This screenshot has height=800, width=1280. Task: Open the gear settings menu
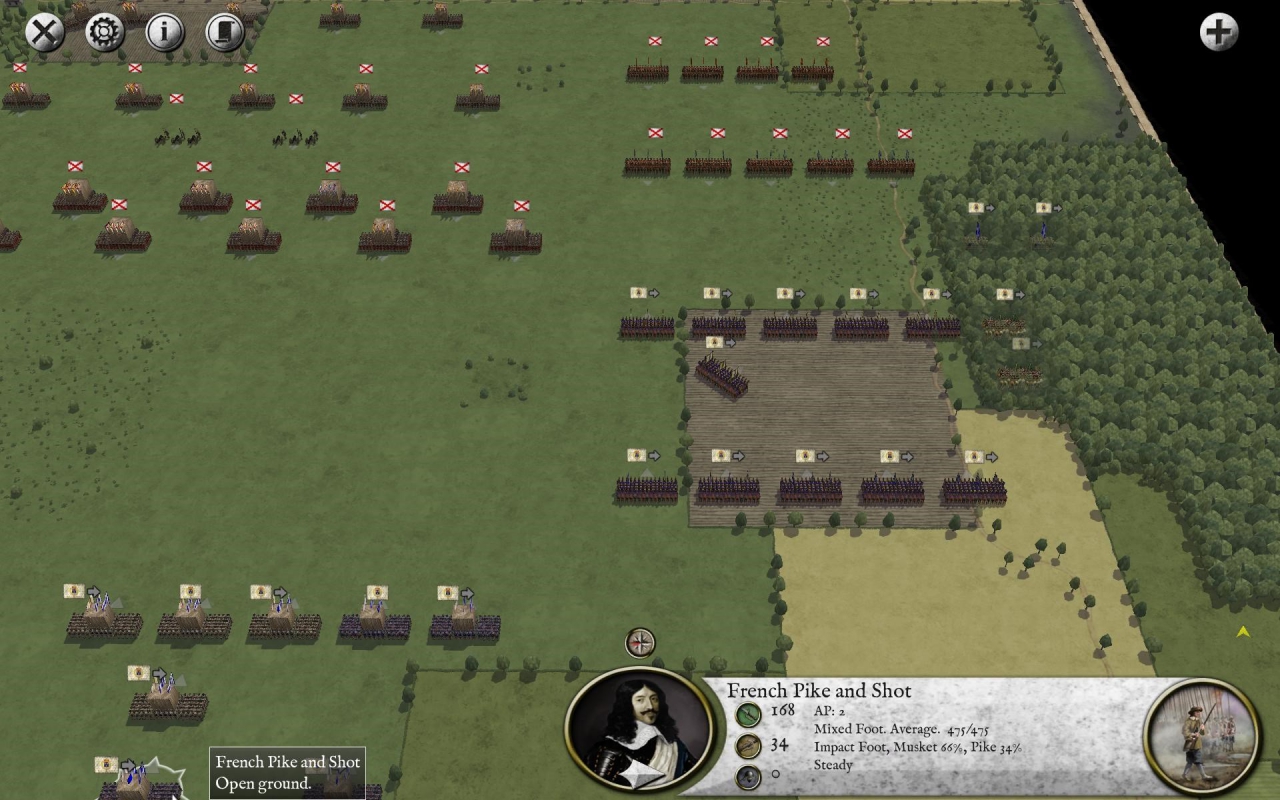coord(104,32)
